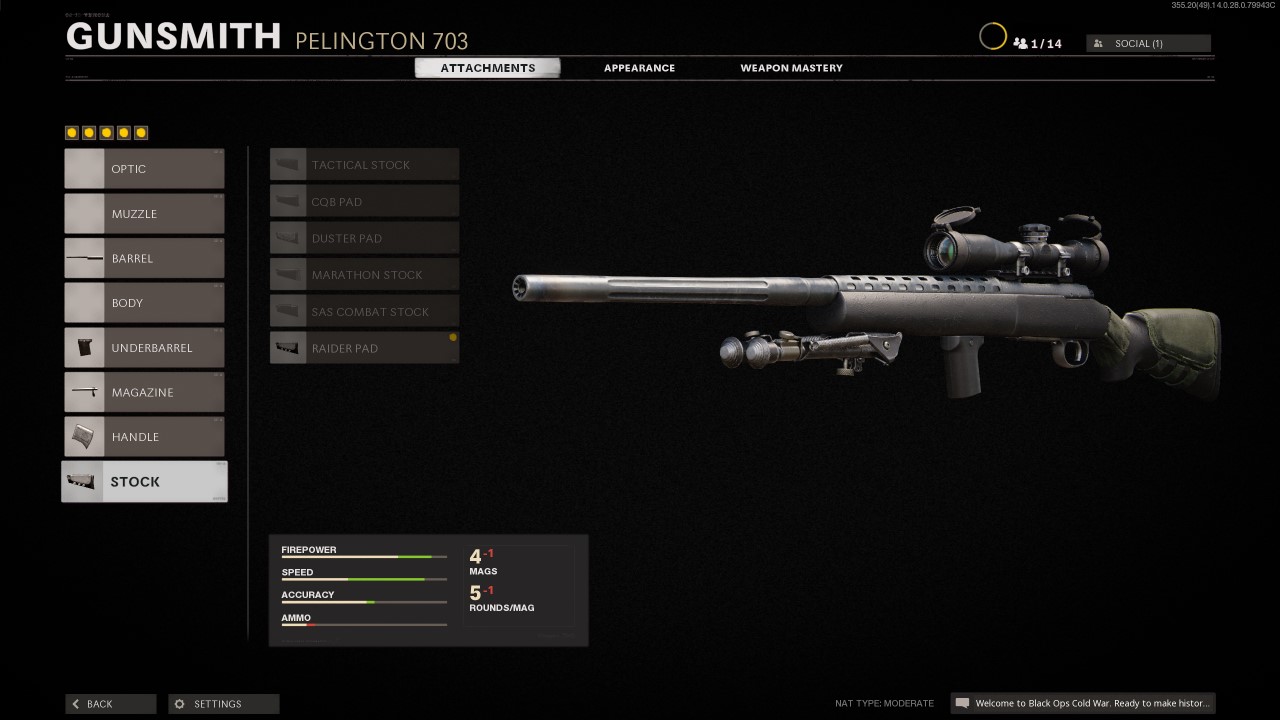Select the Handle attachment slot icon
The height and width of the screenshot is (720, 1280).
click(x=85, y=436)
